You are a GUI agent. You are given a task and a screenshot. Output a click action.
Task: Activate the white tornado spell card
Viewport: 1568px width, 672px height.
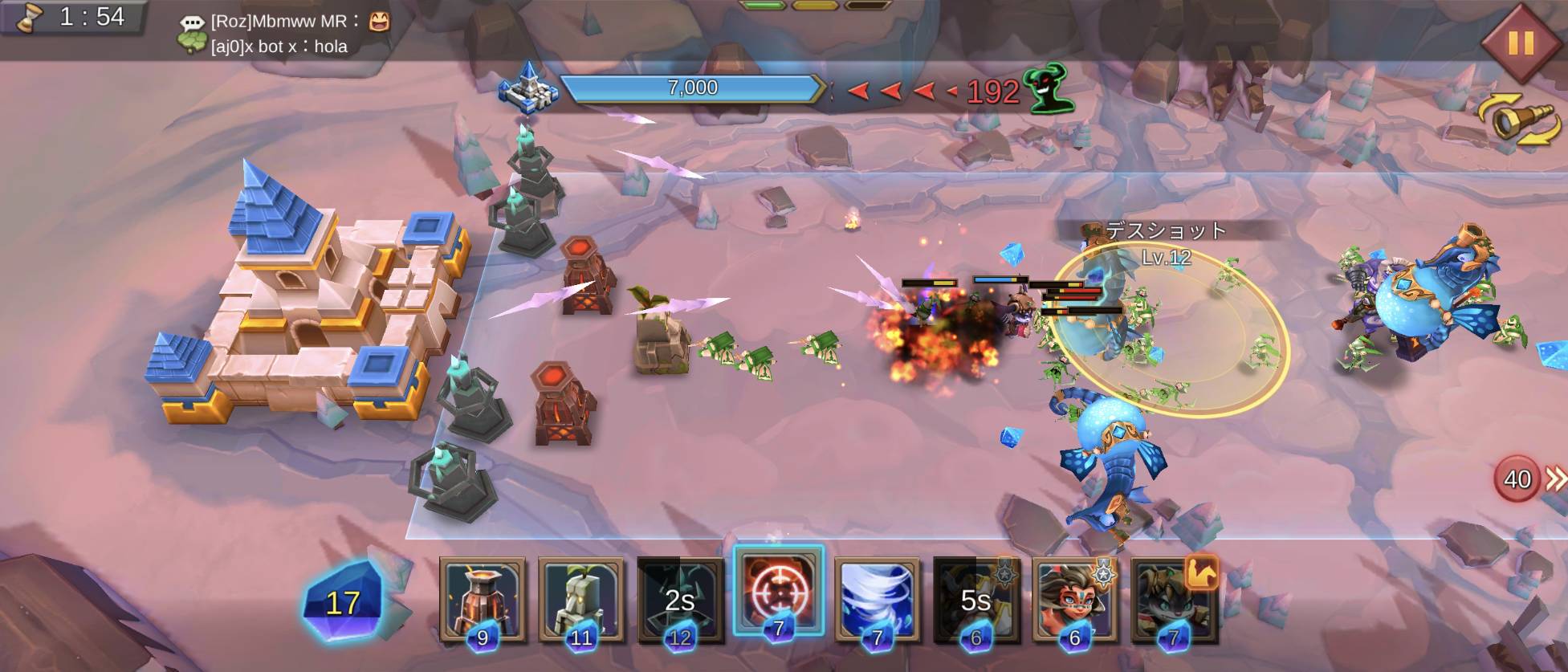(x=877, y=598)
